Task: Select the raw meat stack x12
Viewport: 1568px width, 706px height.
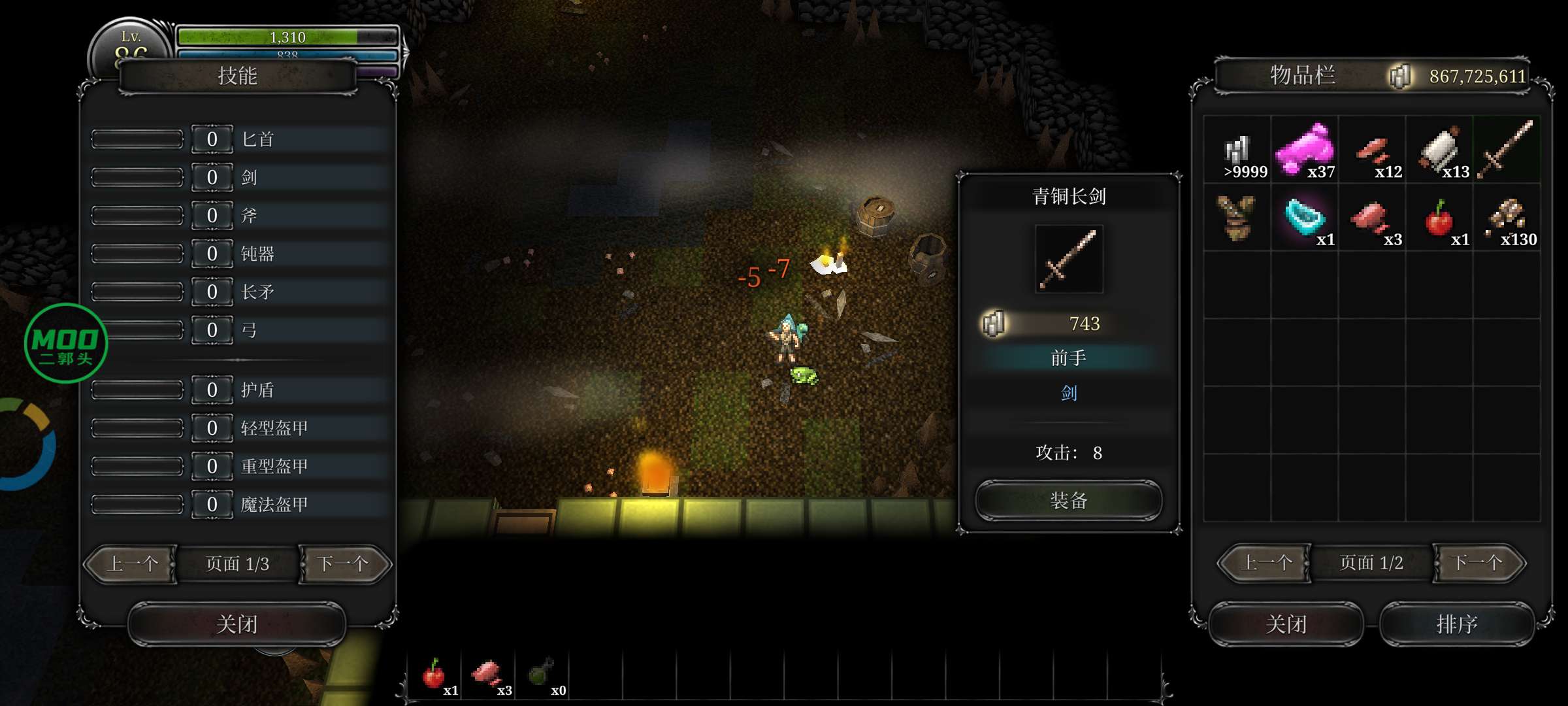Action: (x=1372, y=150)
